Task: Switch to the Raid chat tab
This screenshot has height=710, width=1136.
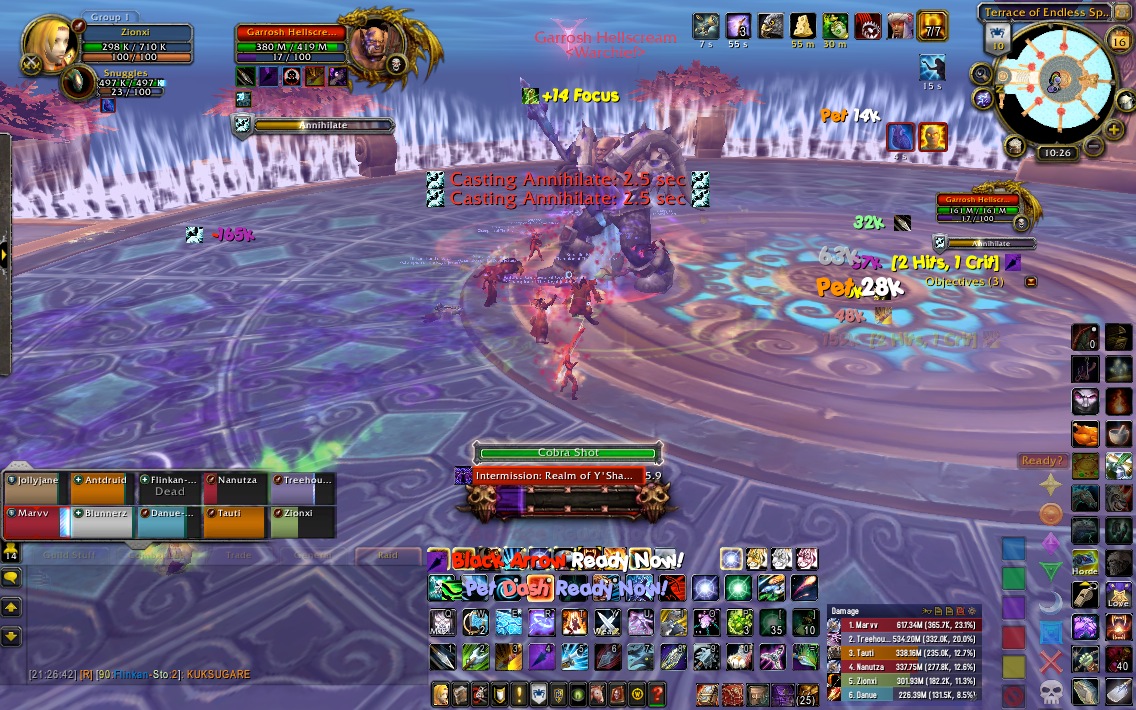Action: pos(386,555)
